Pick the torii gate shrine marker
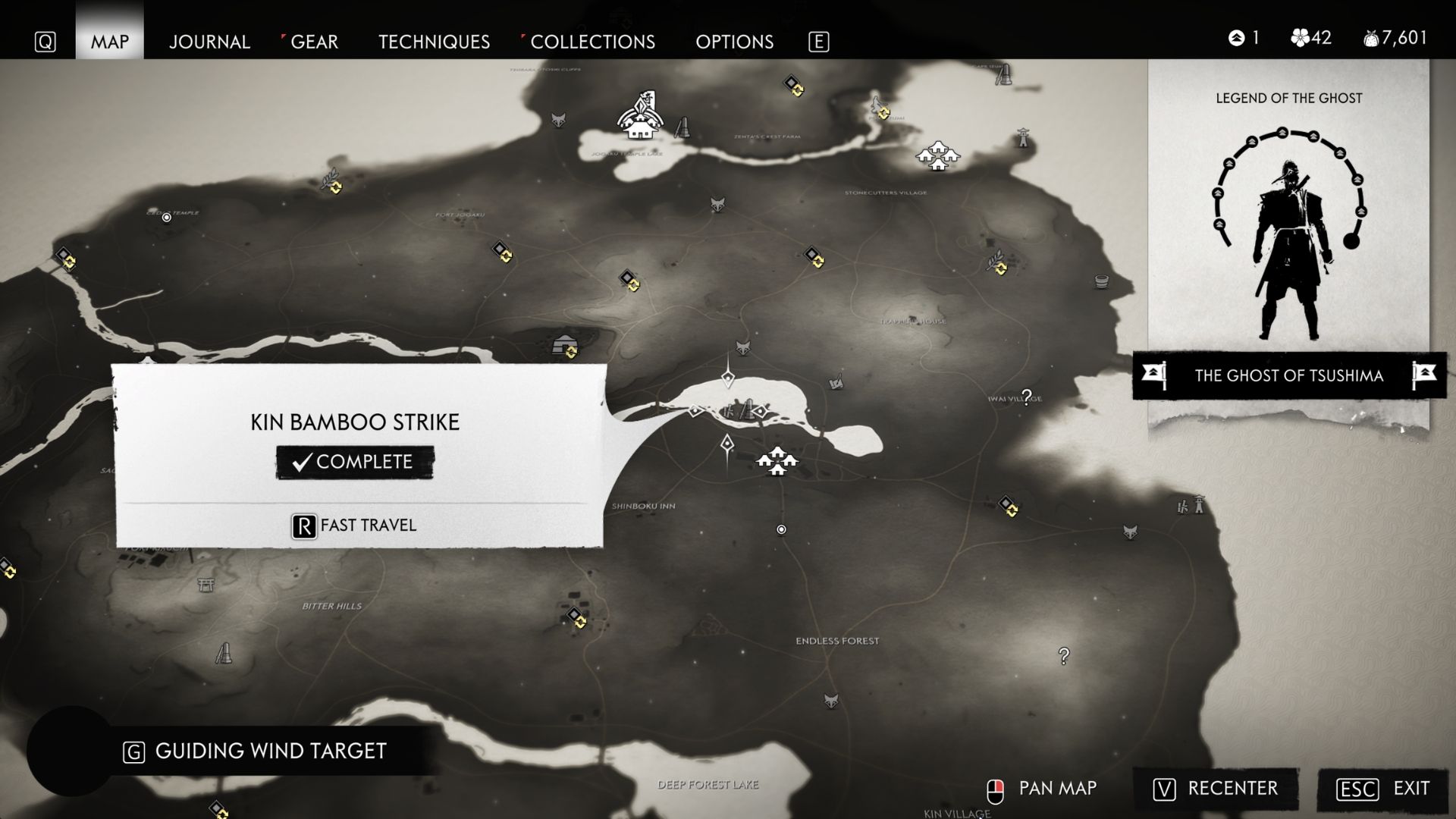 point(205,585)
